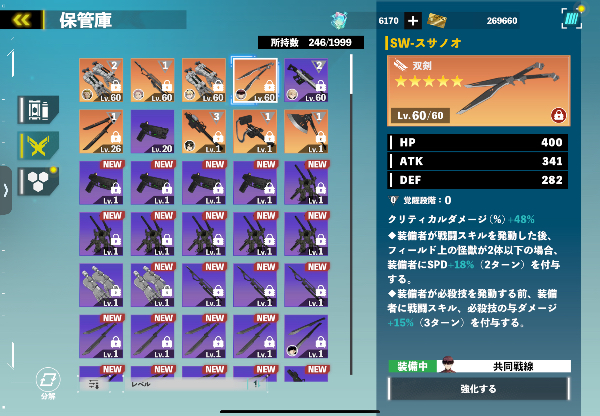600x416 pixels.
Task: Open the top-right menu icon
Action: (571, 19)
